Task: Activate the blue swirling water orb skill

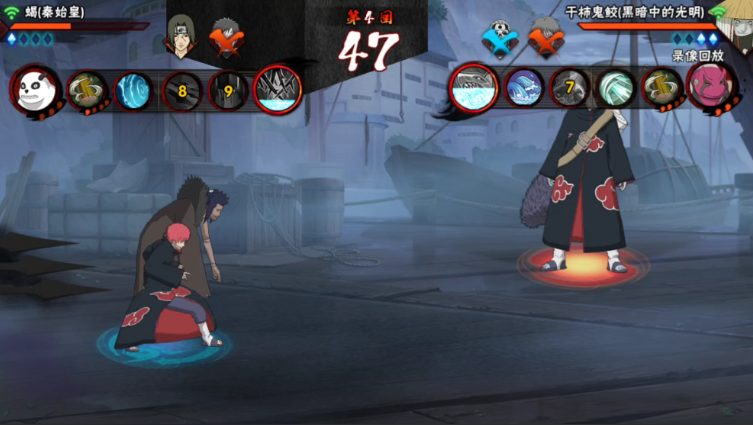Action: click(134, 91)
